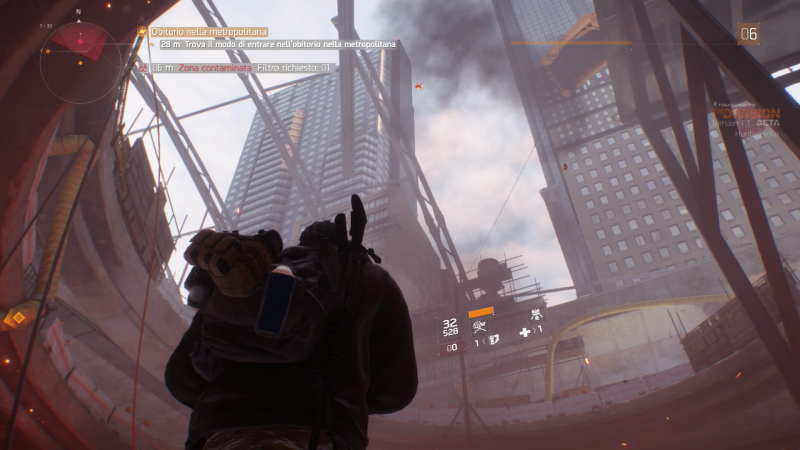Select the grenade icon
Viewport: 800px width, 450px height.
point(493,343)
